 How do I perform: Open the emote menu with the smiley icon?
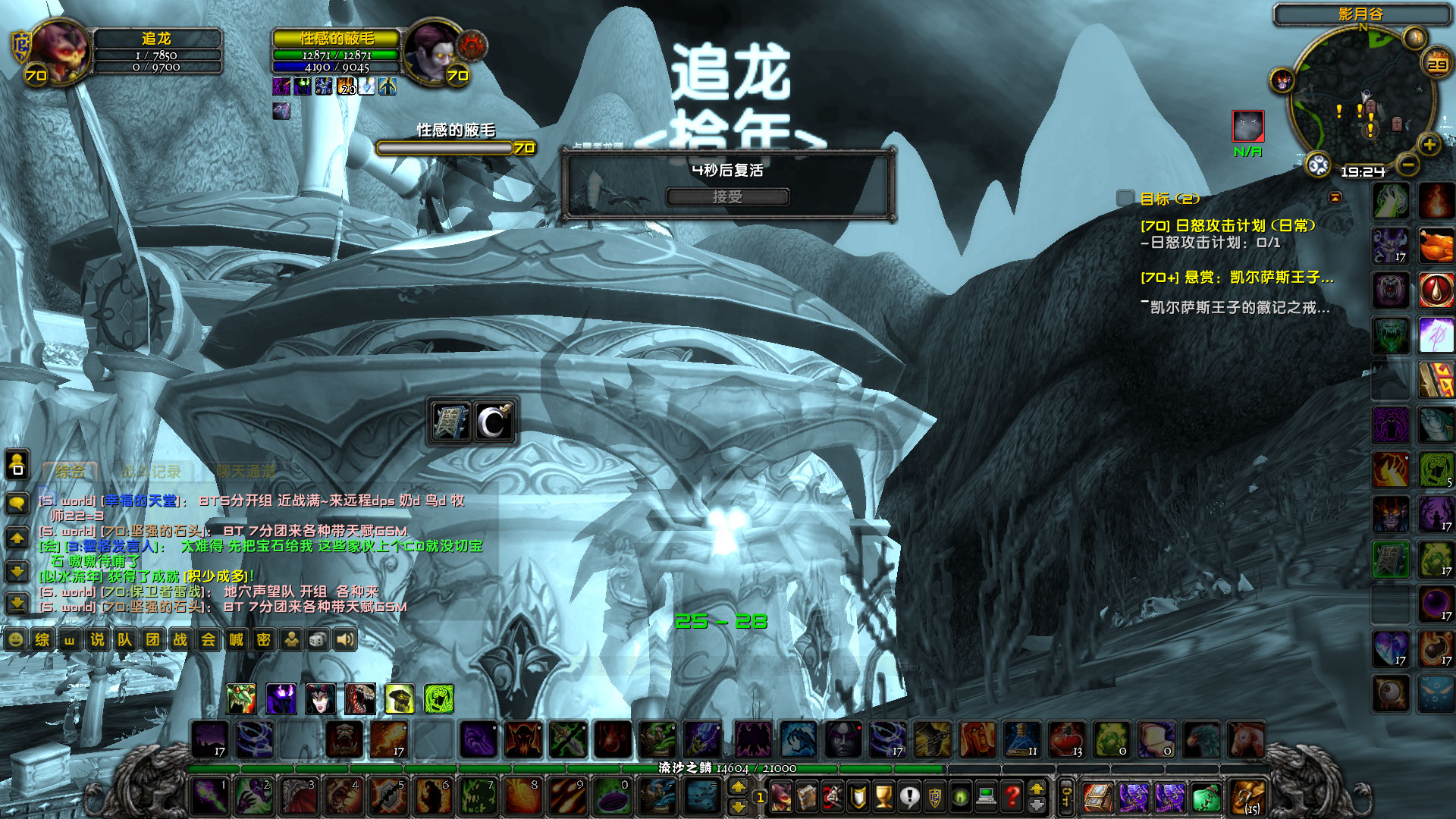coord(17,641)
